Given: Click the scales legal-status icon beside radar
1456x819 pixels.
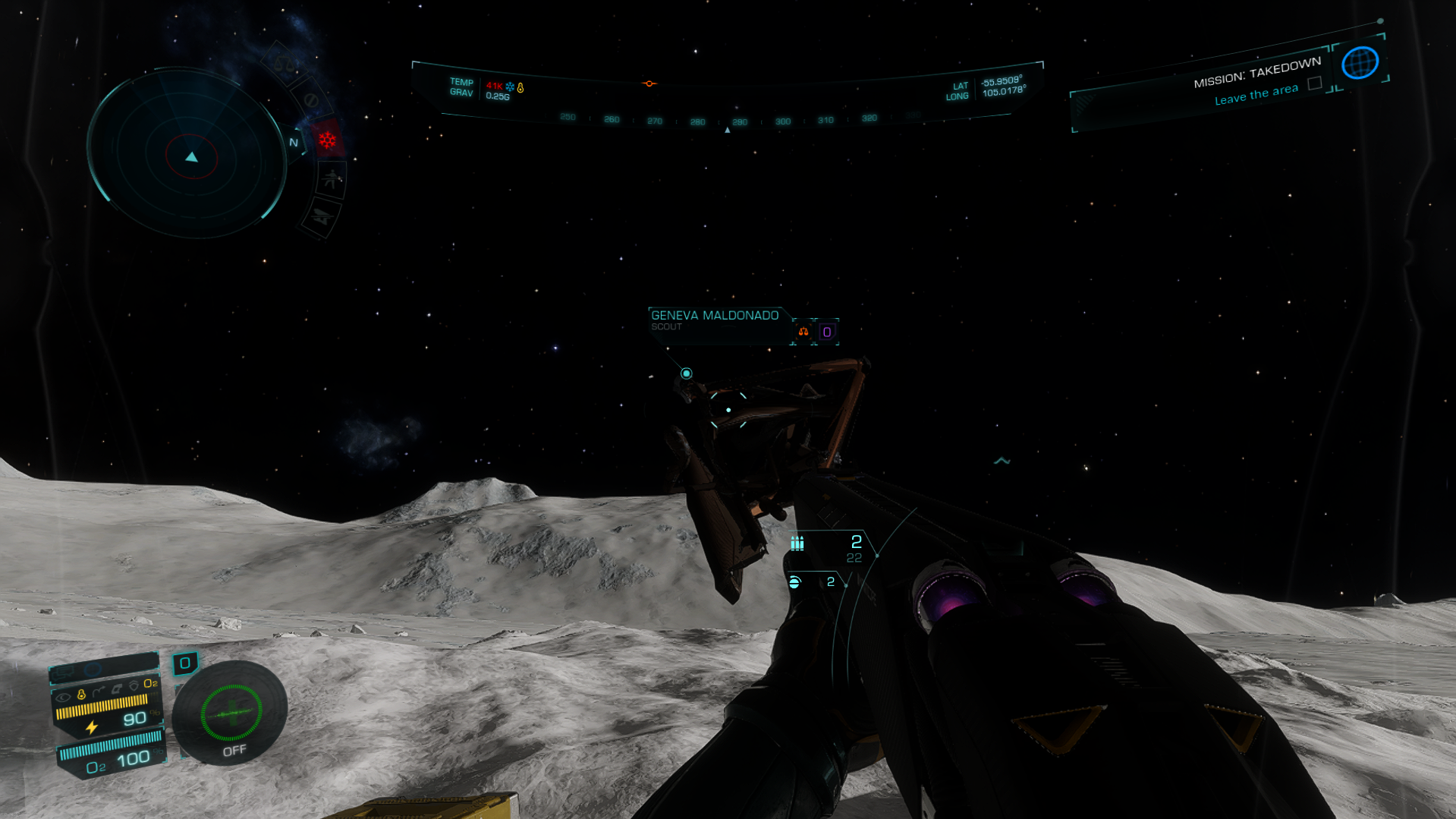Looking at the screenshot, I should tap(283, 65).
